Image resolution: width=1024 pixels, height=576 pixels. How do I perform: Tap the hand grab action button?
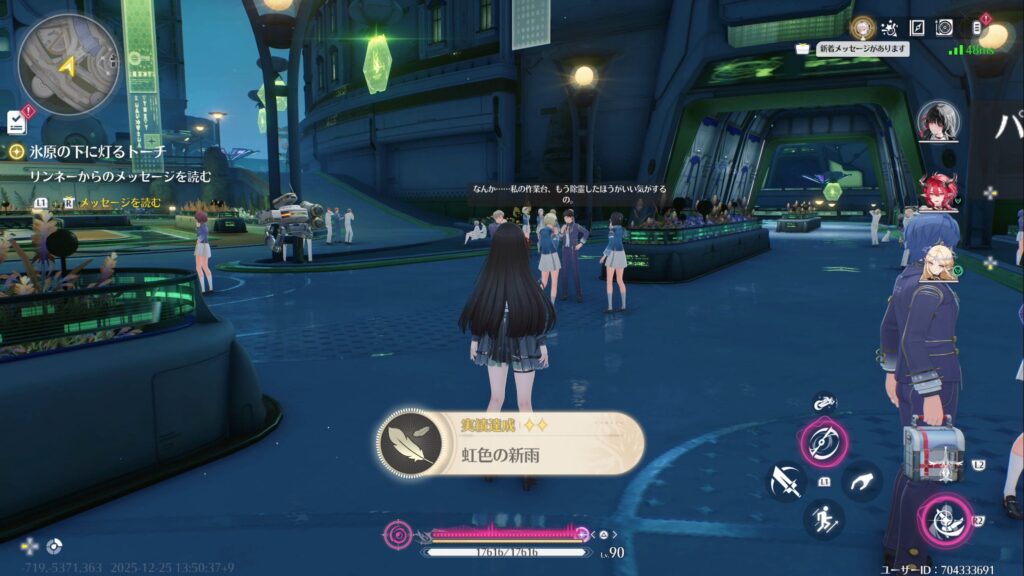click(861, 481)
